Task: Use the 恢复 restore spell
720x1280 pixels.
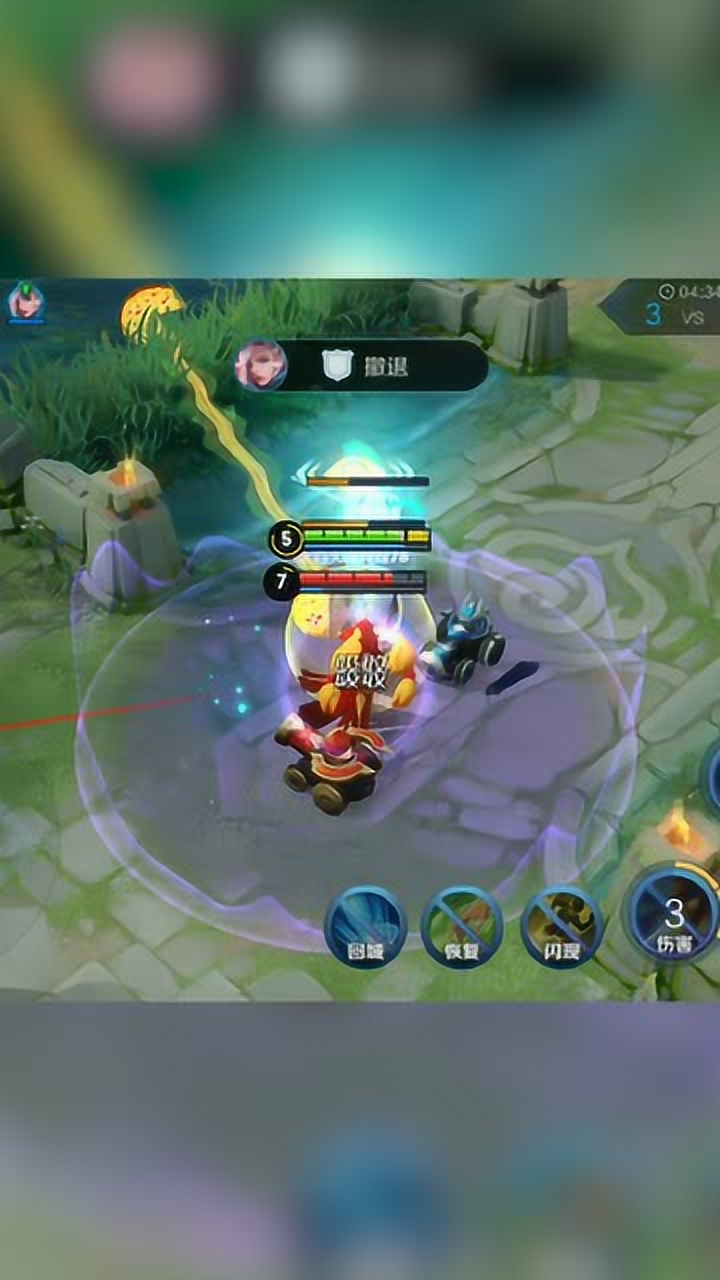Action: tap(461, 927)
